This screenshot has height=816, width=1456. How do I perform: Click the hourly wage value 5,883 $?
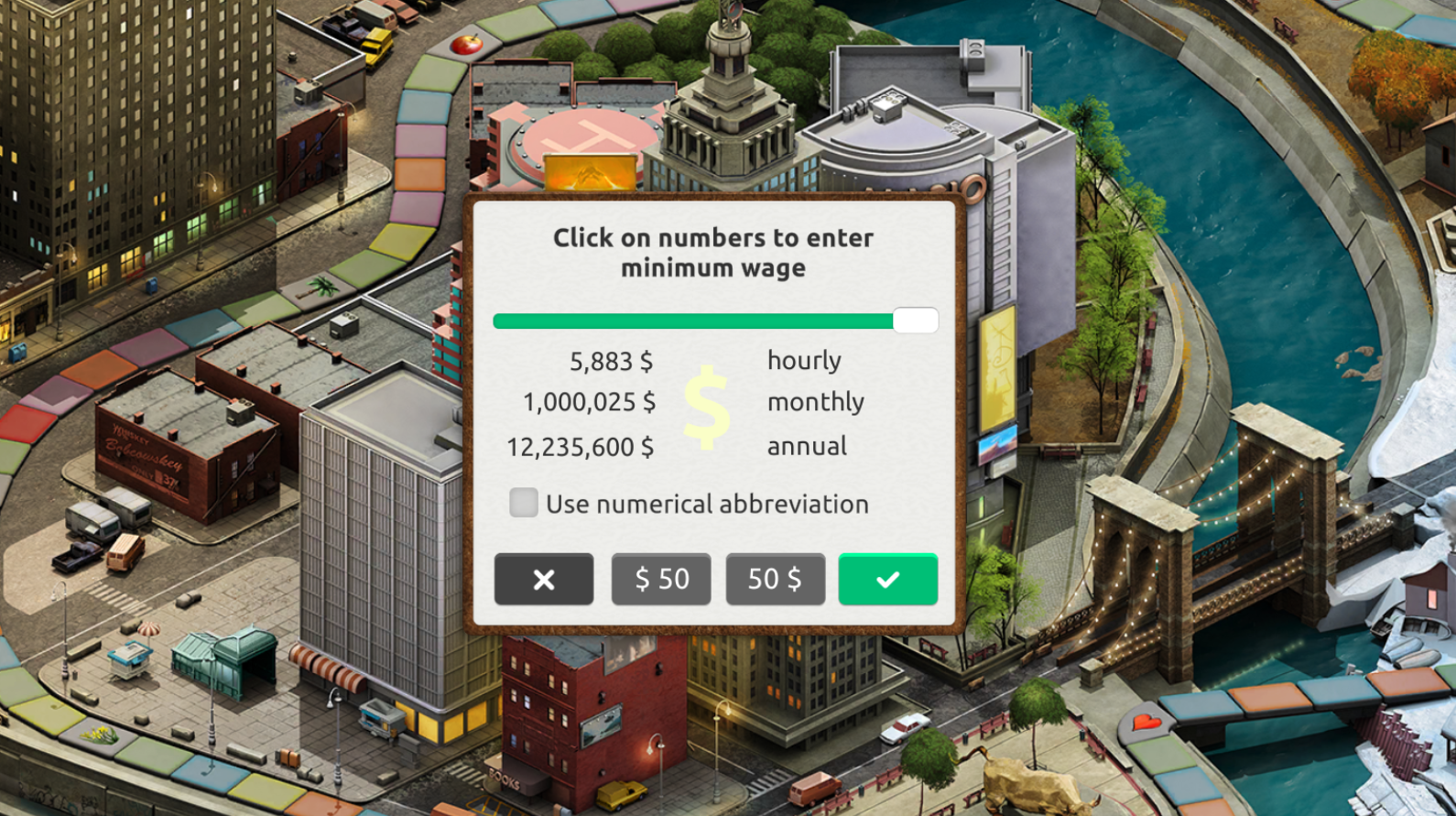(x=611, y=362)
